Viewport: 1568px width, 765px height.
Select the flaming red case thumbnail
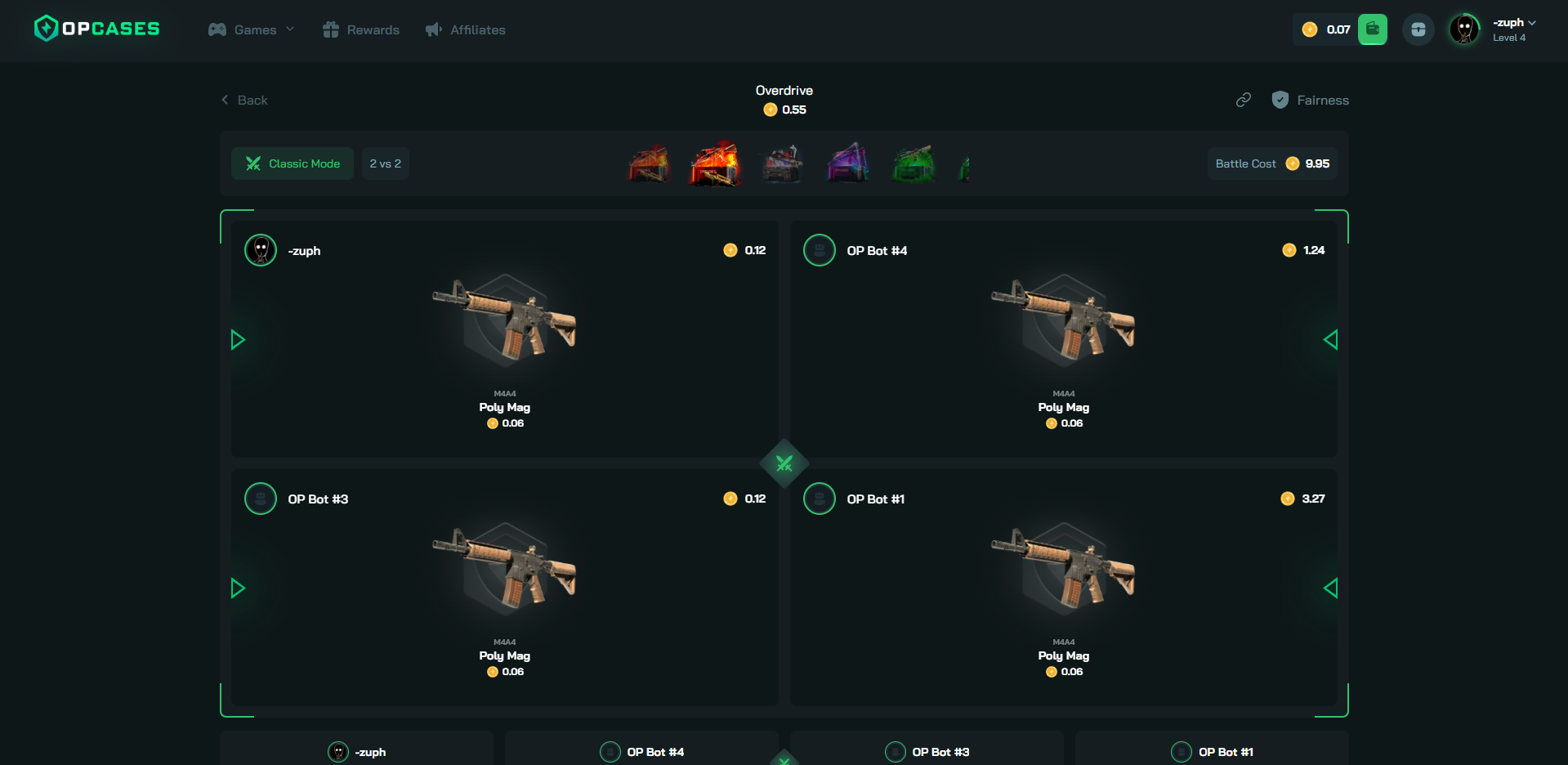(x=714, y=163)
